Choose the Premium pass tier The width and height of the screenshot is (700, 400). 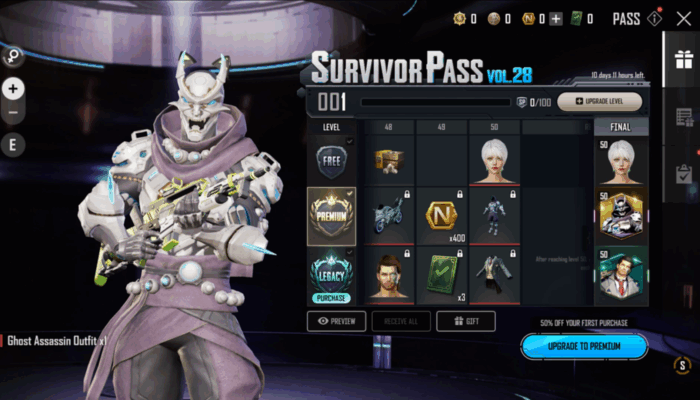click(331, 215)
